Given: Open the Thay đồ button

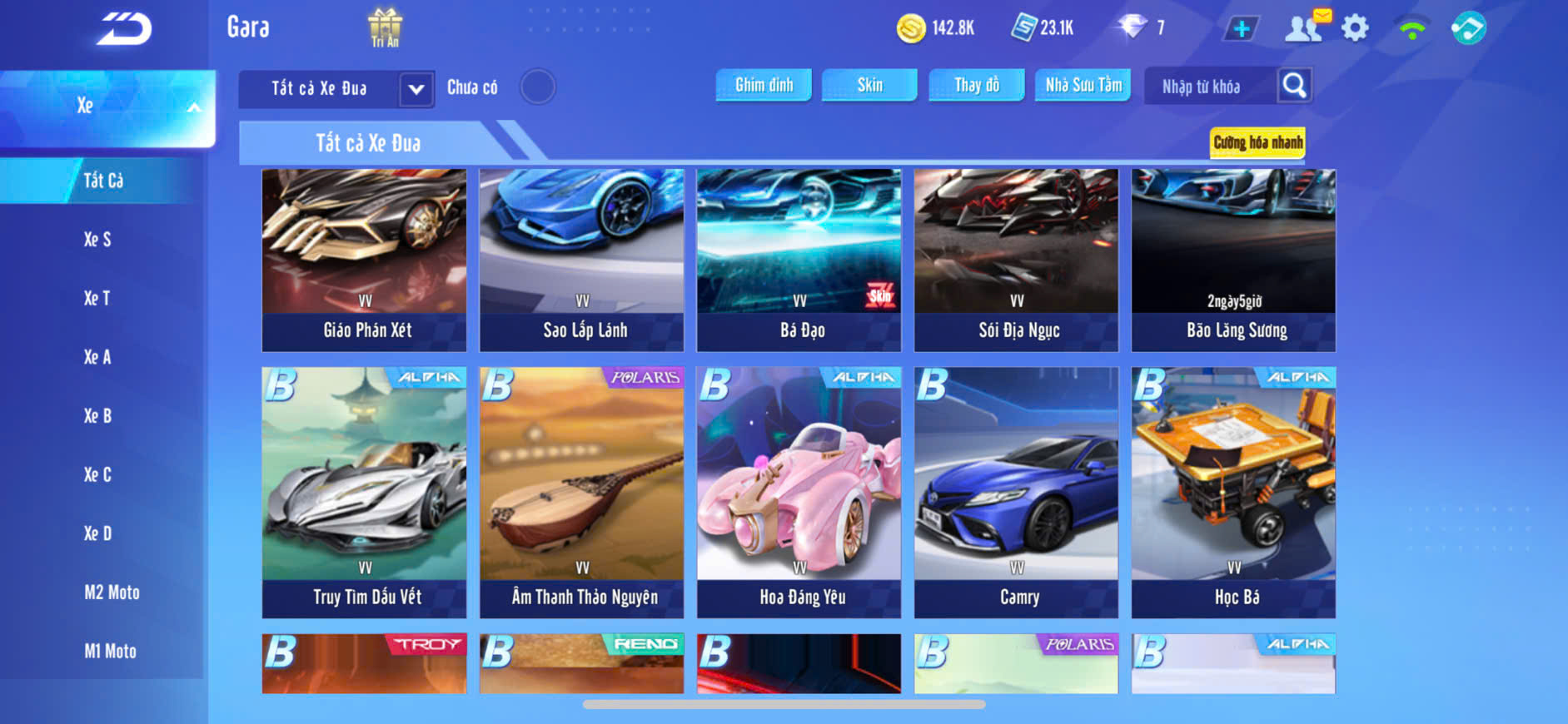Looking at the screenshot, I should click(x=976, y=85).
